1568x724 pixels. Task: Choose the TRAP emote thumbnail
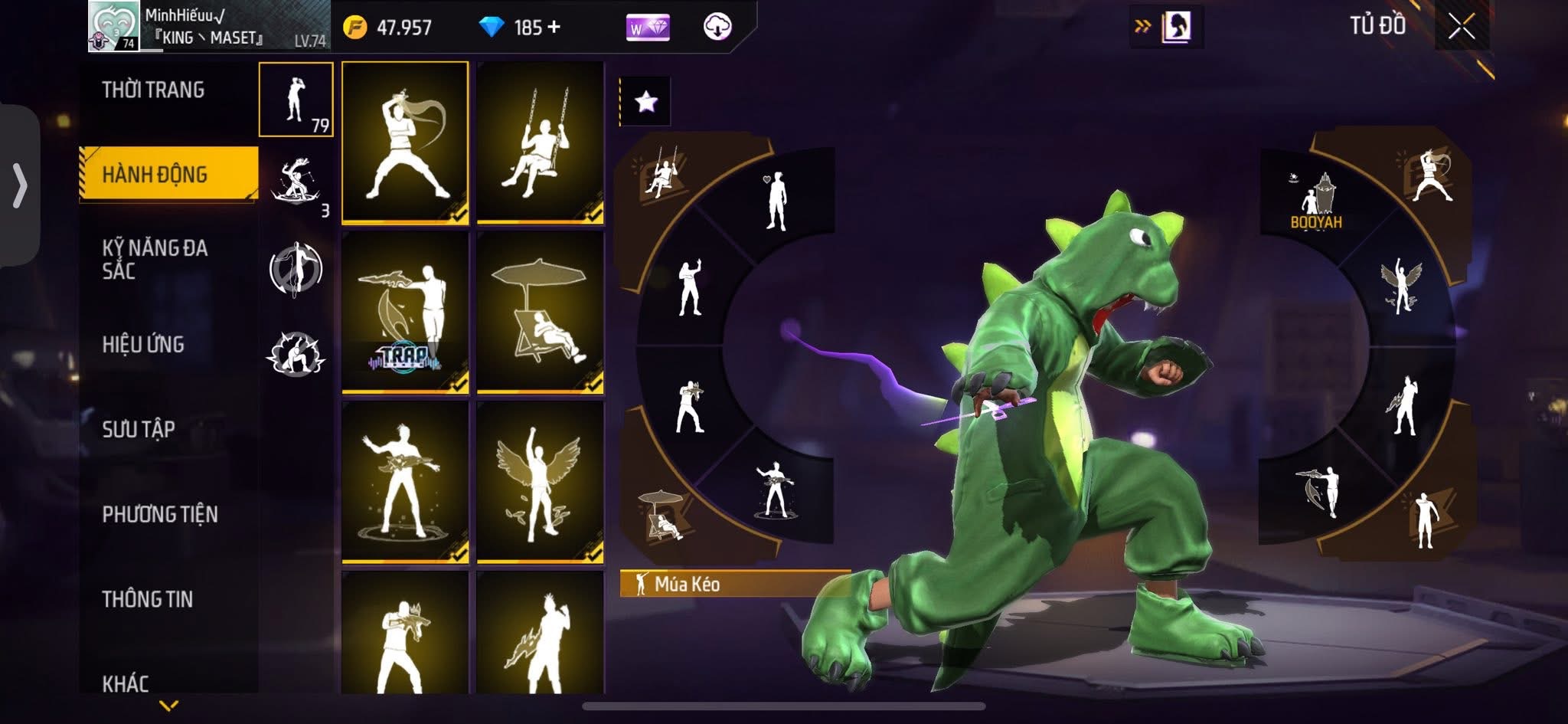pyautogui.click(x=405, y=313)
